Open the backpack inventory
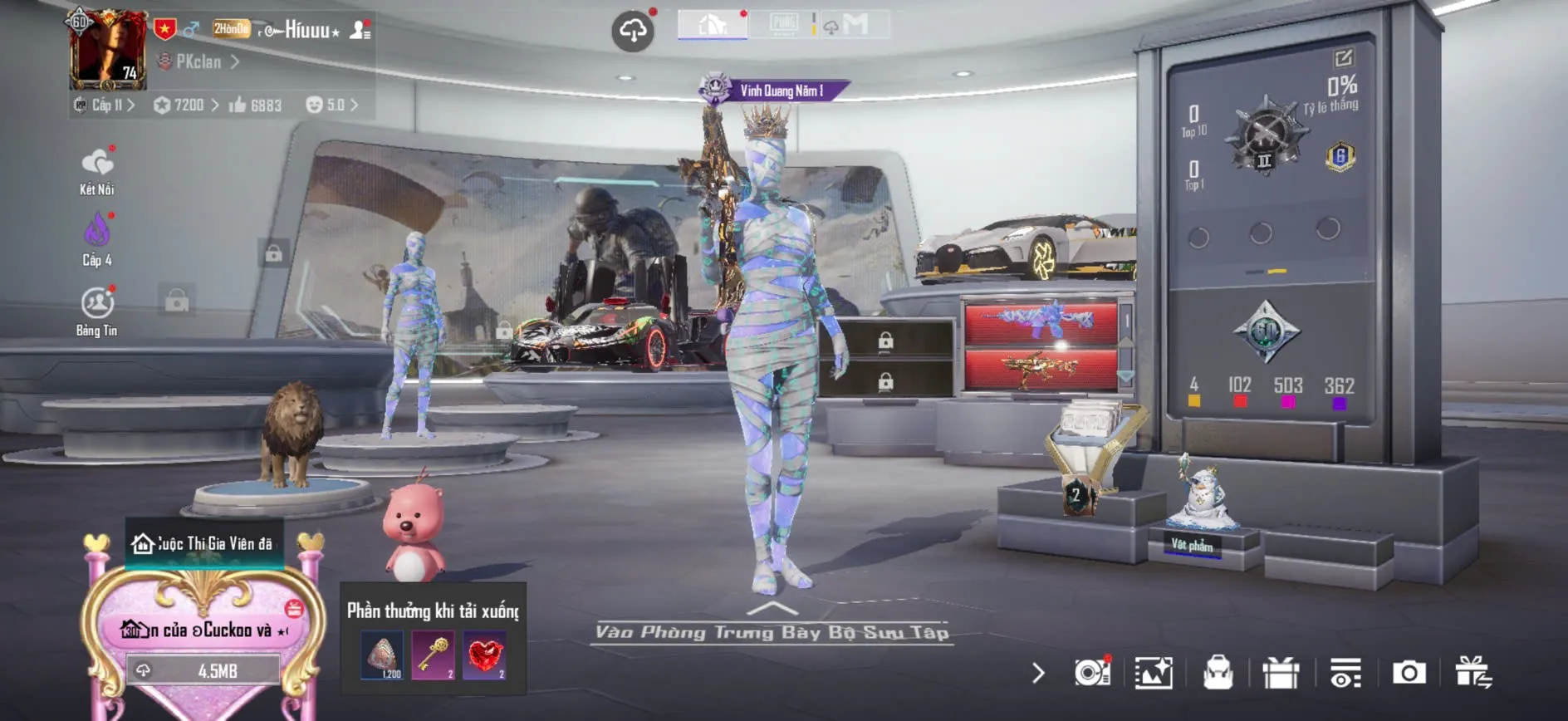This screenshot has height=721, width=1568. (1218, 673)
